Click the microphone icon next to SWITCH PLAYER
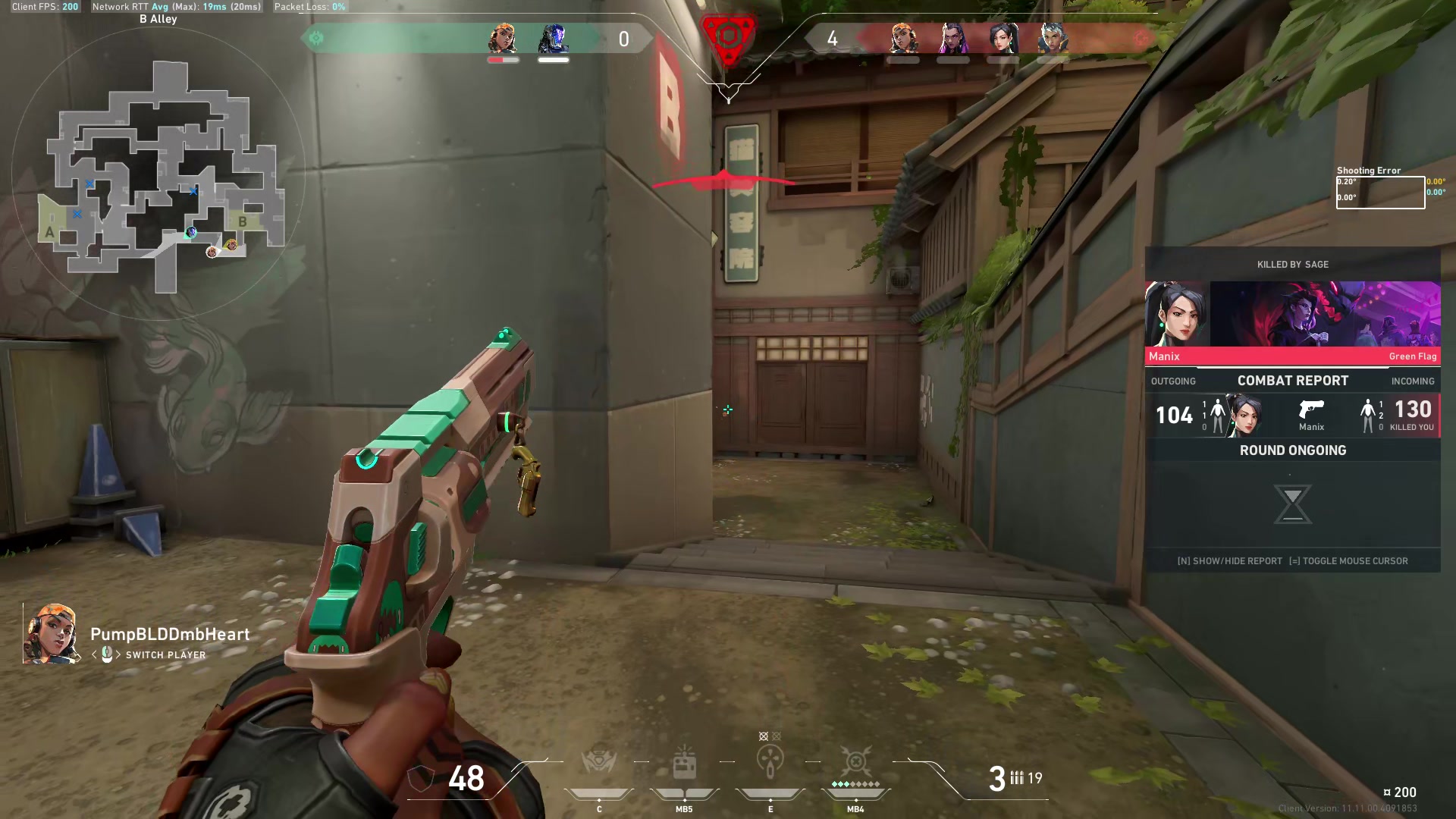The width and height of the screenshot is (1456, 819). 108,655
